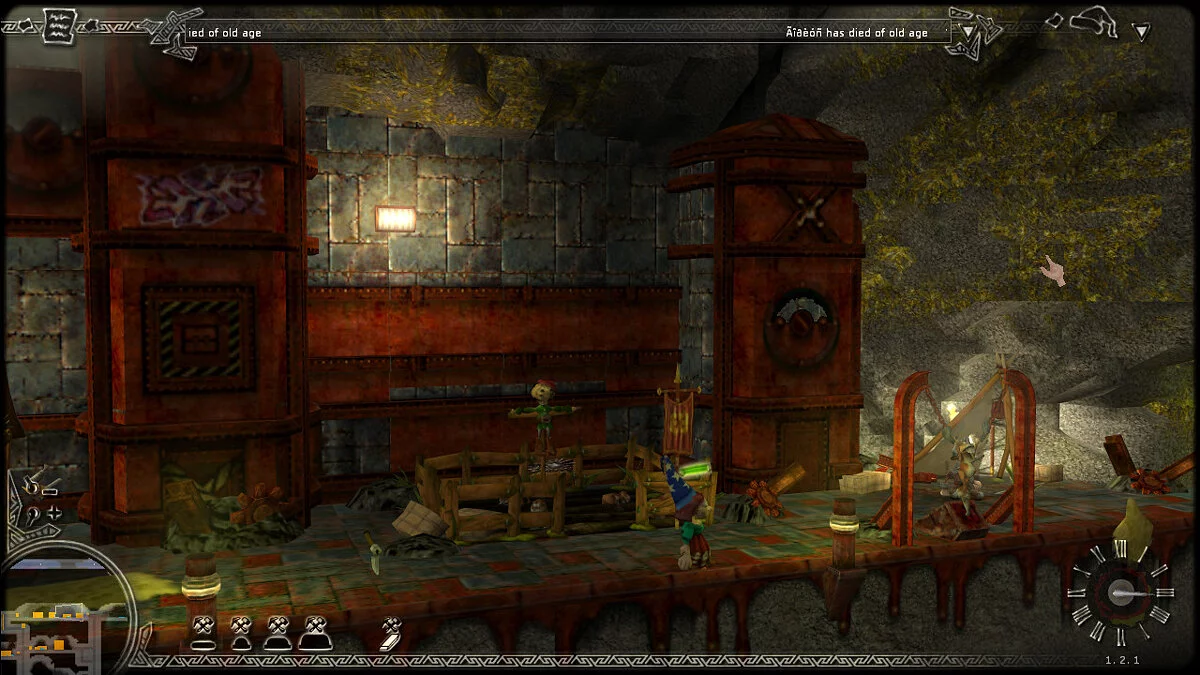Expand the message log dropdown arrow
The height and width of the screenshot is (675, 1200).
pyautogui.click(x=967, y=31)
